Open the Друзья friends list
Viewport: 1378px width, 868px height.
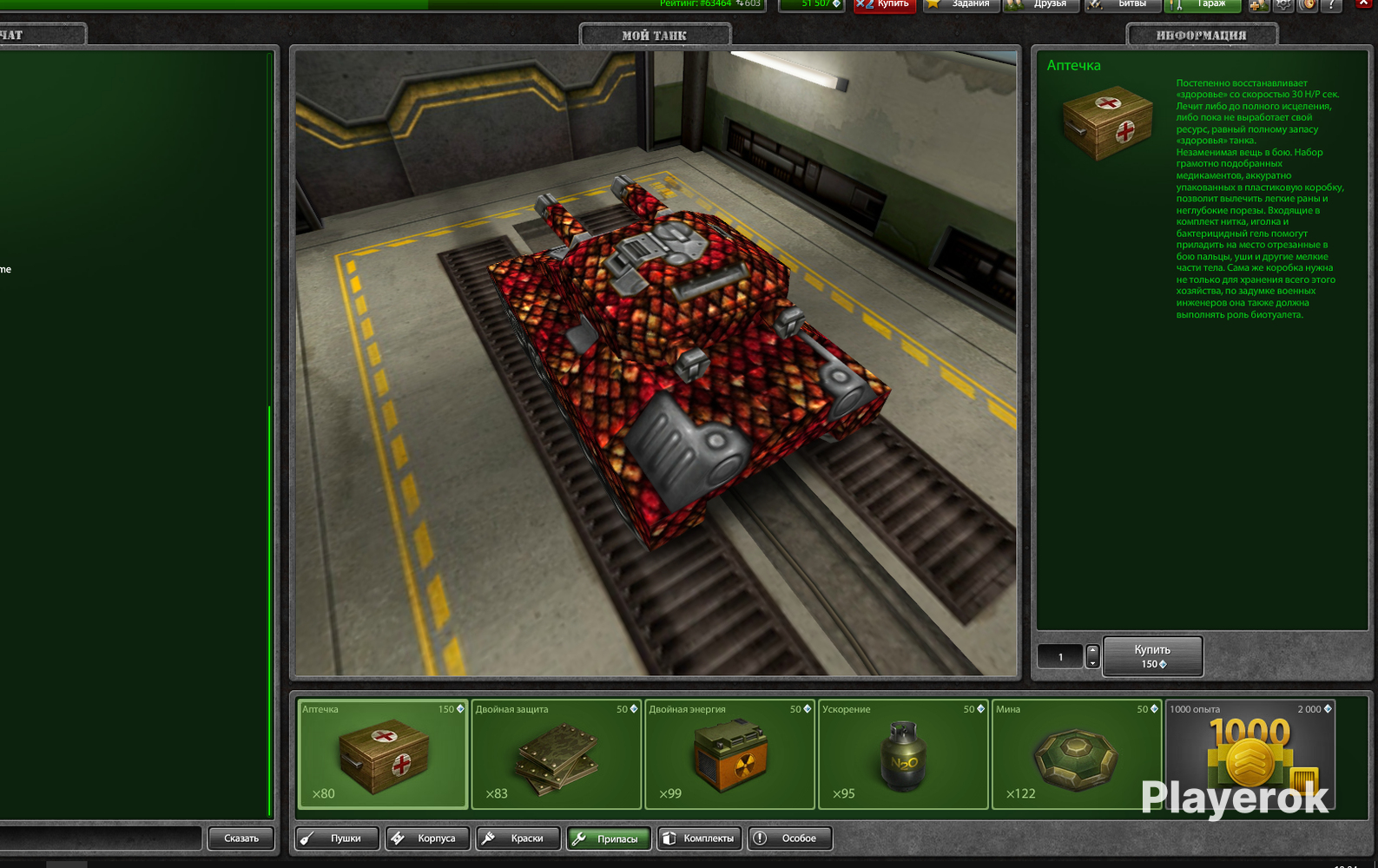click(x=1041, y=4)
